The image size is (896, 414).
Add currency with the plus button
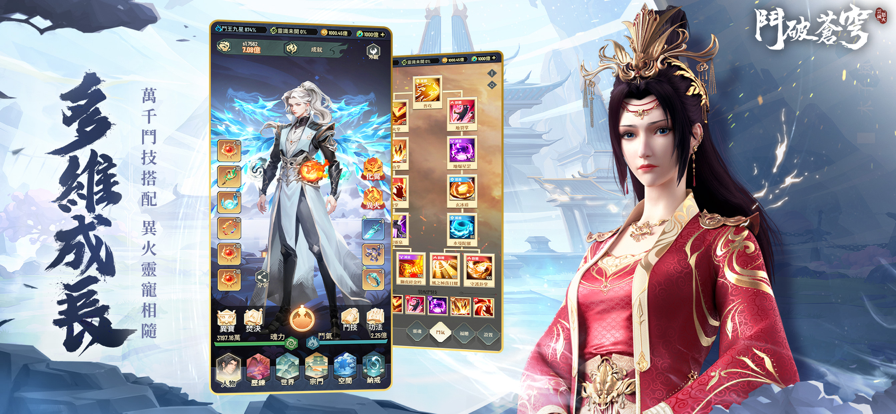(x=381, y=34)
